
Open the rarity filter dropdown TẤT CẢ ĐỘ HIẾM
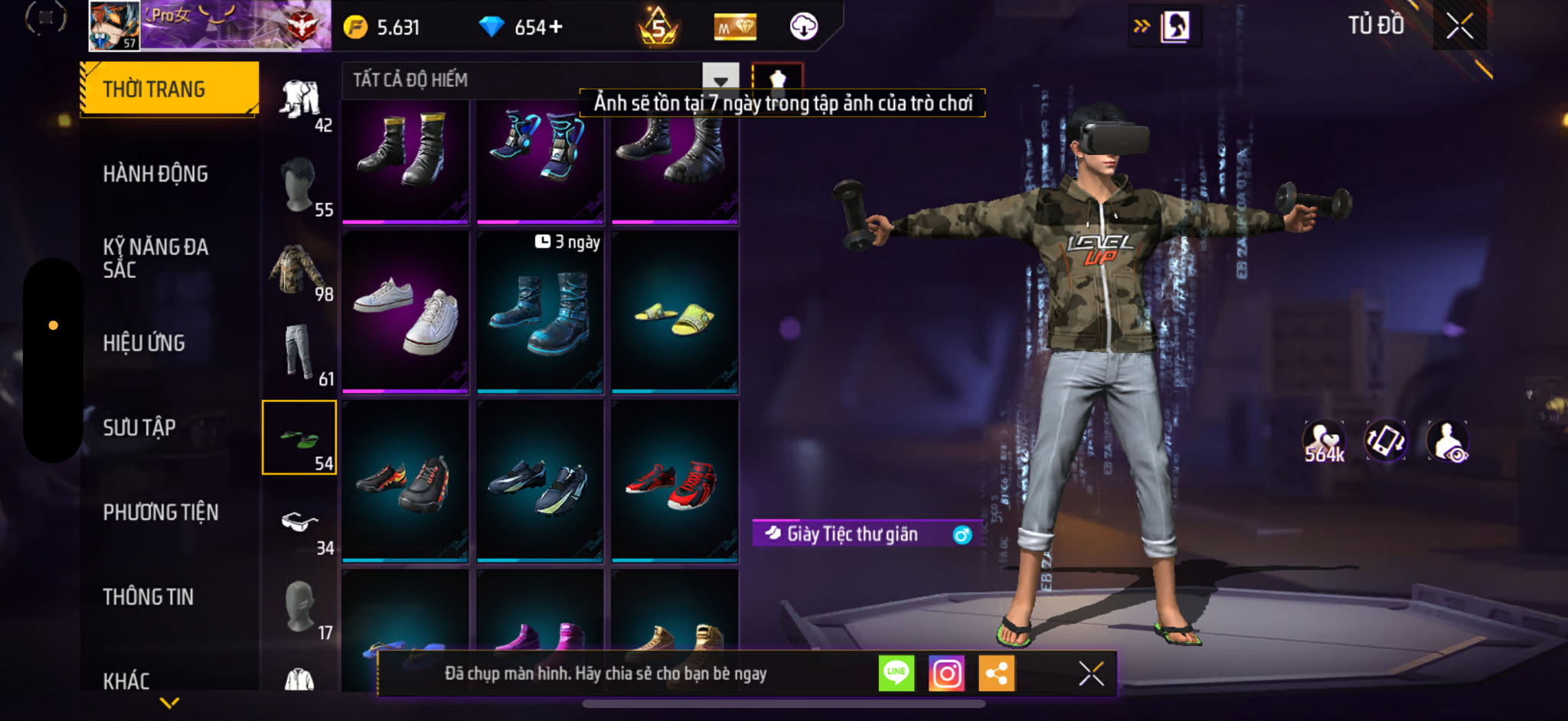[x=720, y=80]
